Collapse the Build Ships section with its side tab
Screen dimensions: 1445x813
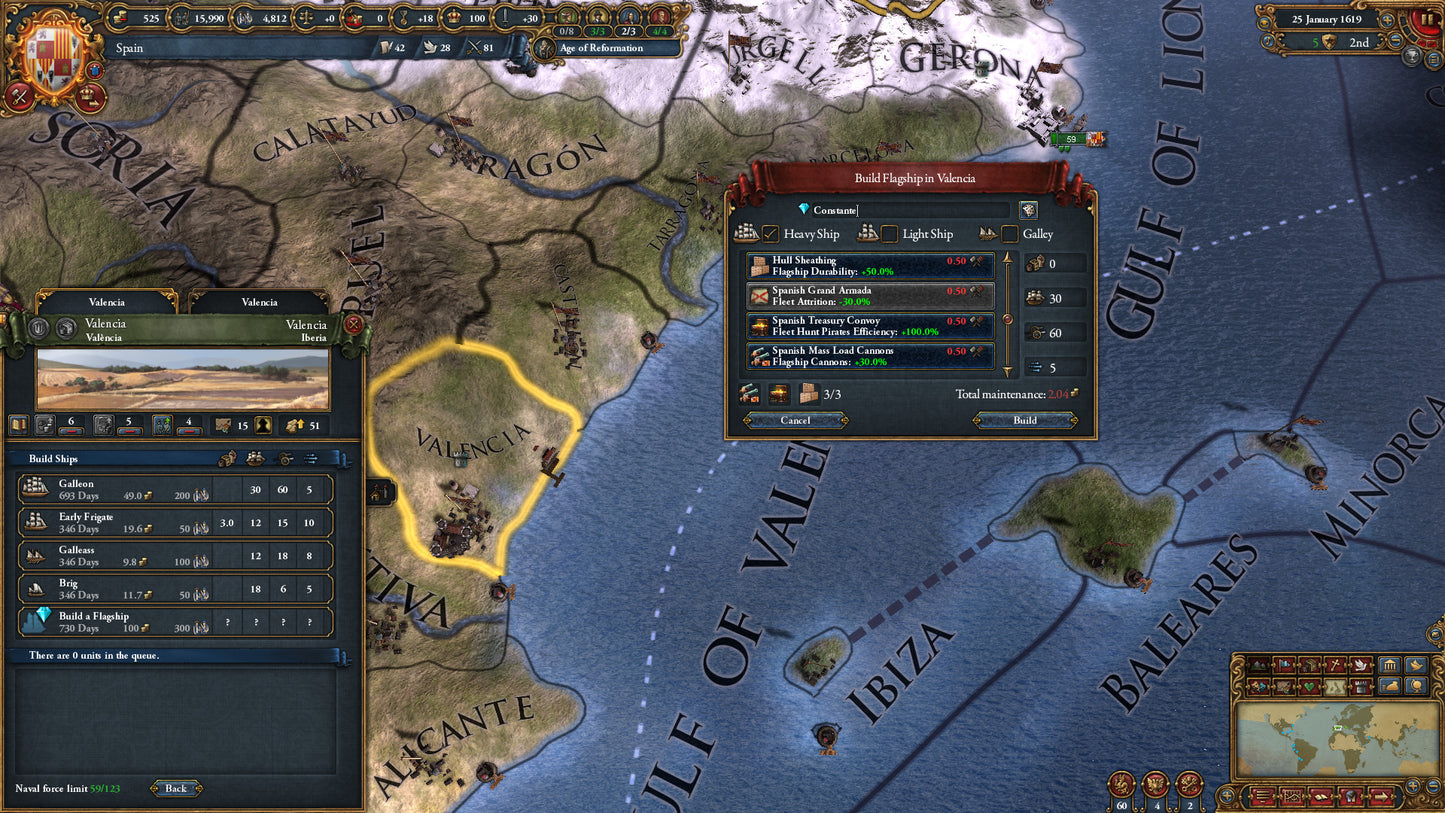(343, 458)
